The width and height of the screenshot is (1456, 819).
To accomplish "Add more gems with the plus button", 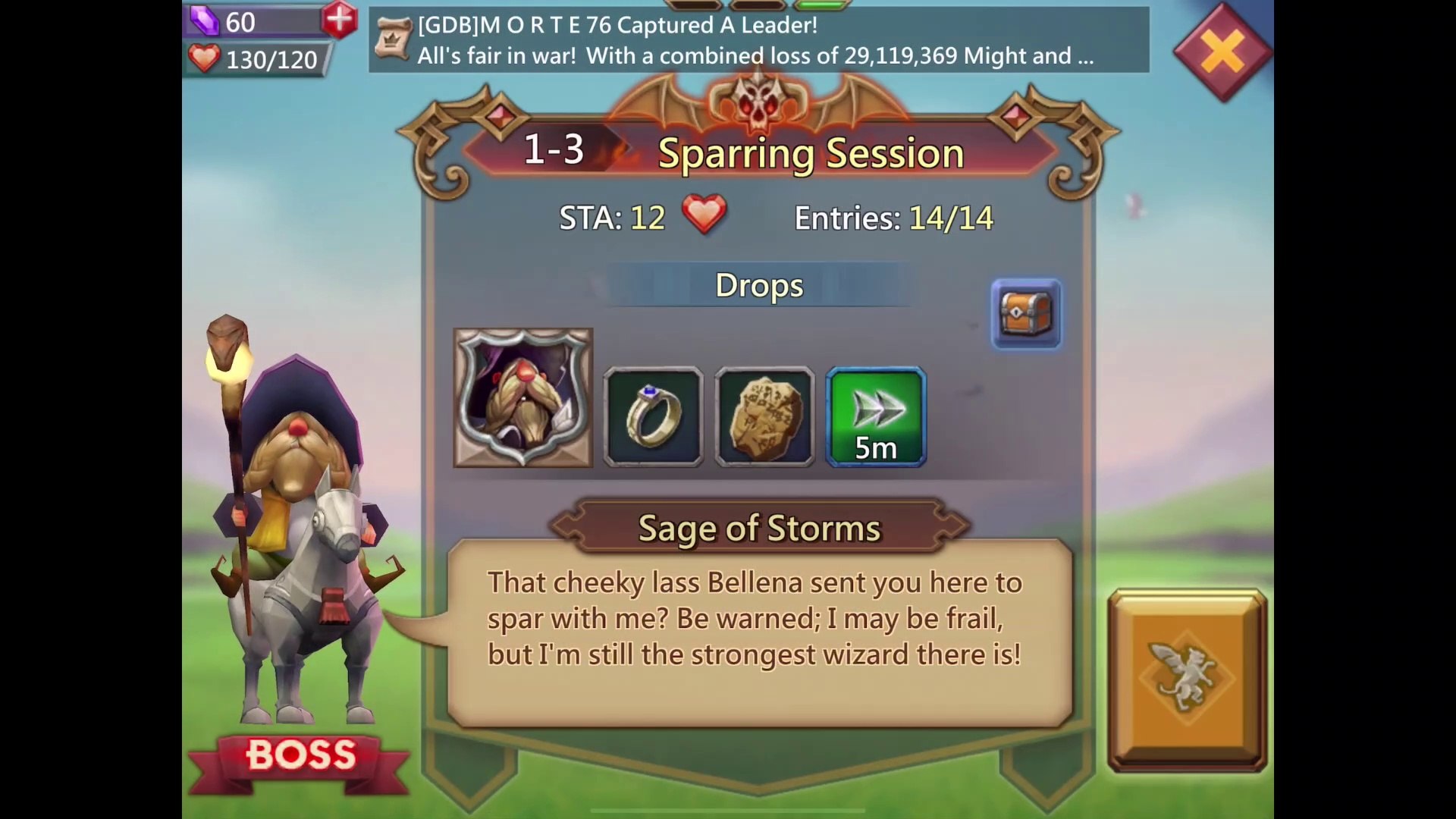I will (339, 20).
